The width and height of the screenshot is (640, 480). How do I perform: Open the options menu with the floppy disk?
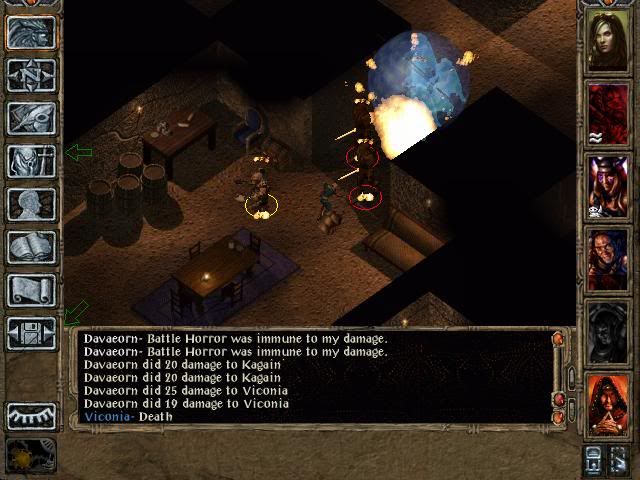pyautogui.click(x=30, y=333)
